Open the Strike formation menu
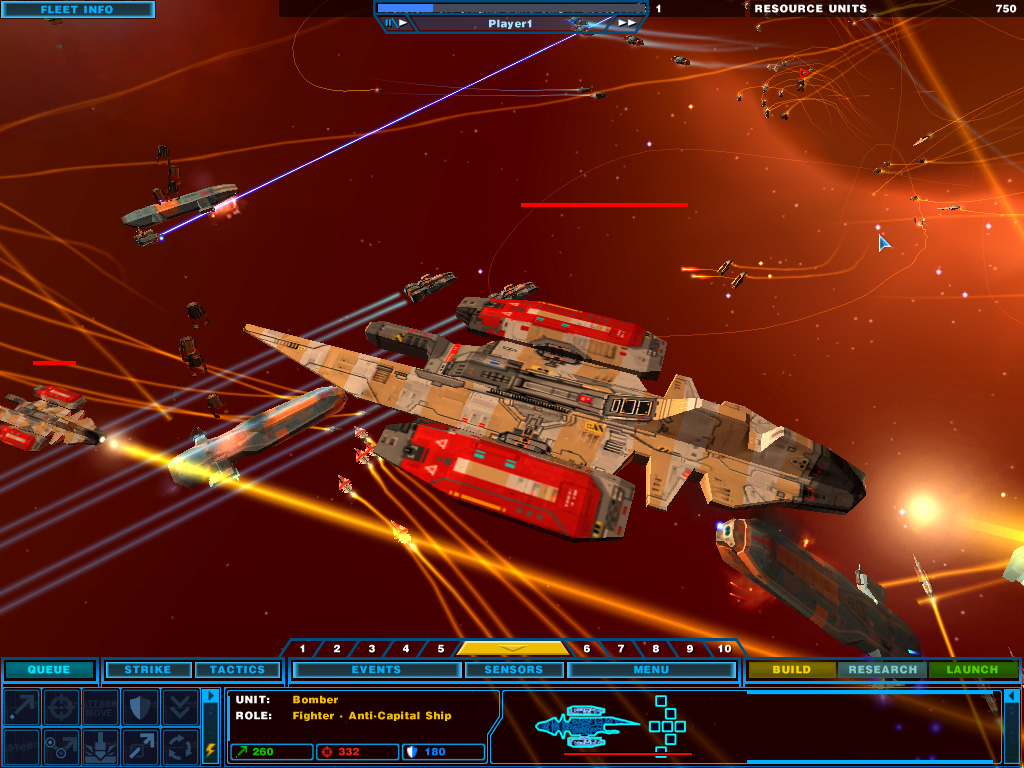The image size is (1024, 768). tap(148, 670)
